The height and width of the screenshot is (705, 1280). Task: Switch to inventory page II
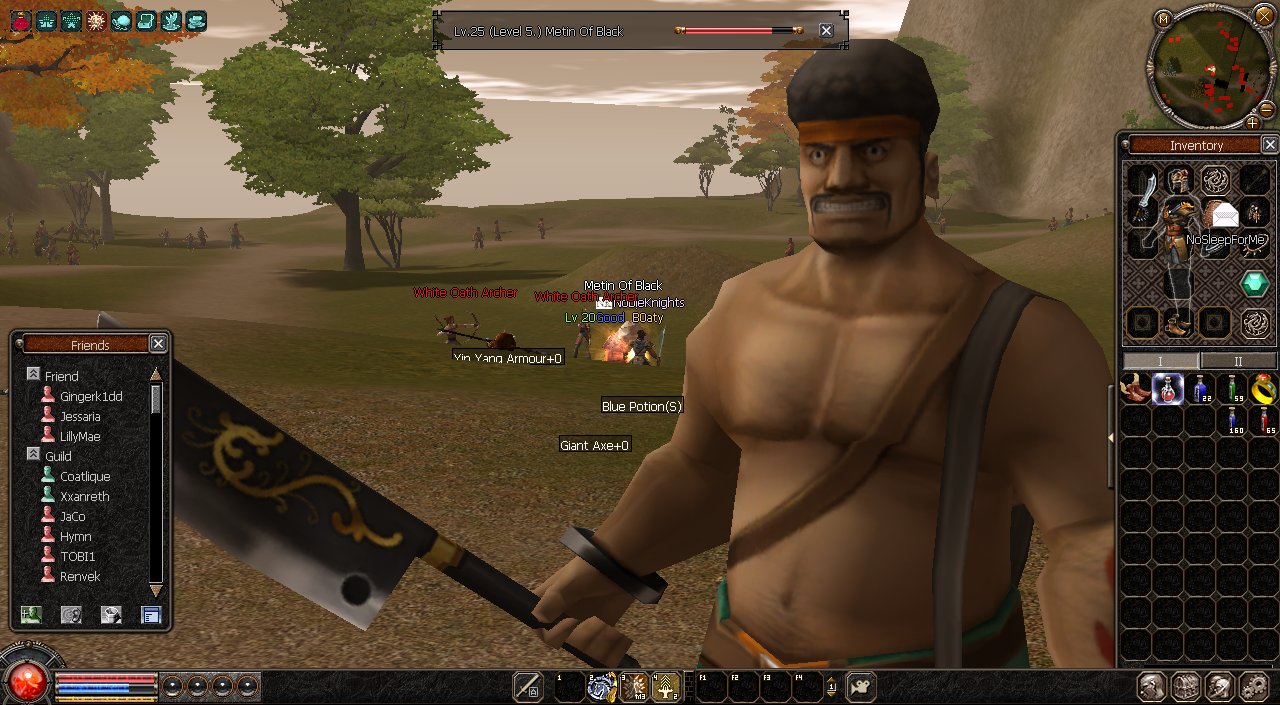[x=1238, y=361]
